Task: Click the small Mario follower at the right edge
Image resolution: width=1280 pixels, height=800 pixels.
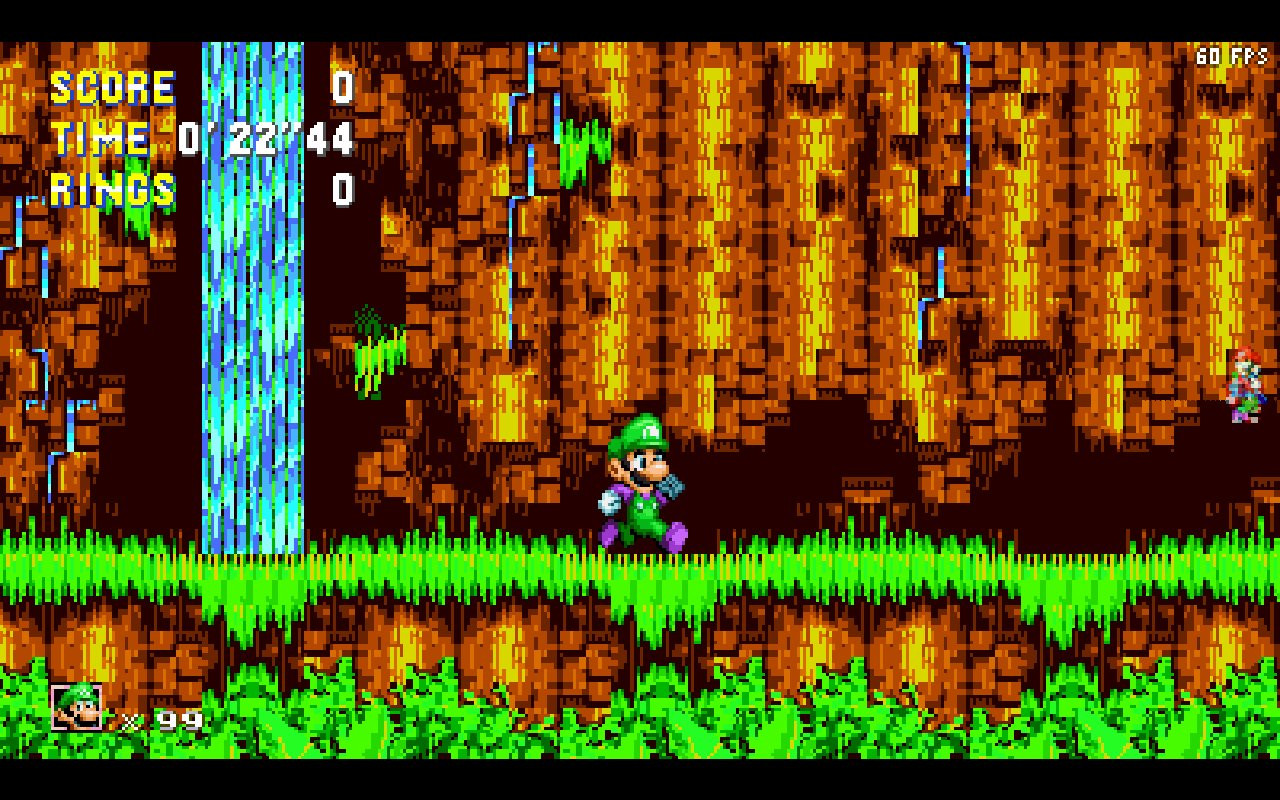Action: (x=1244, y=383)
